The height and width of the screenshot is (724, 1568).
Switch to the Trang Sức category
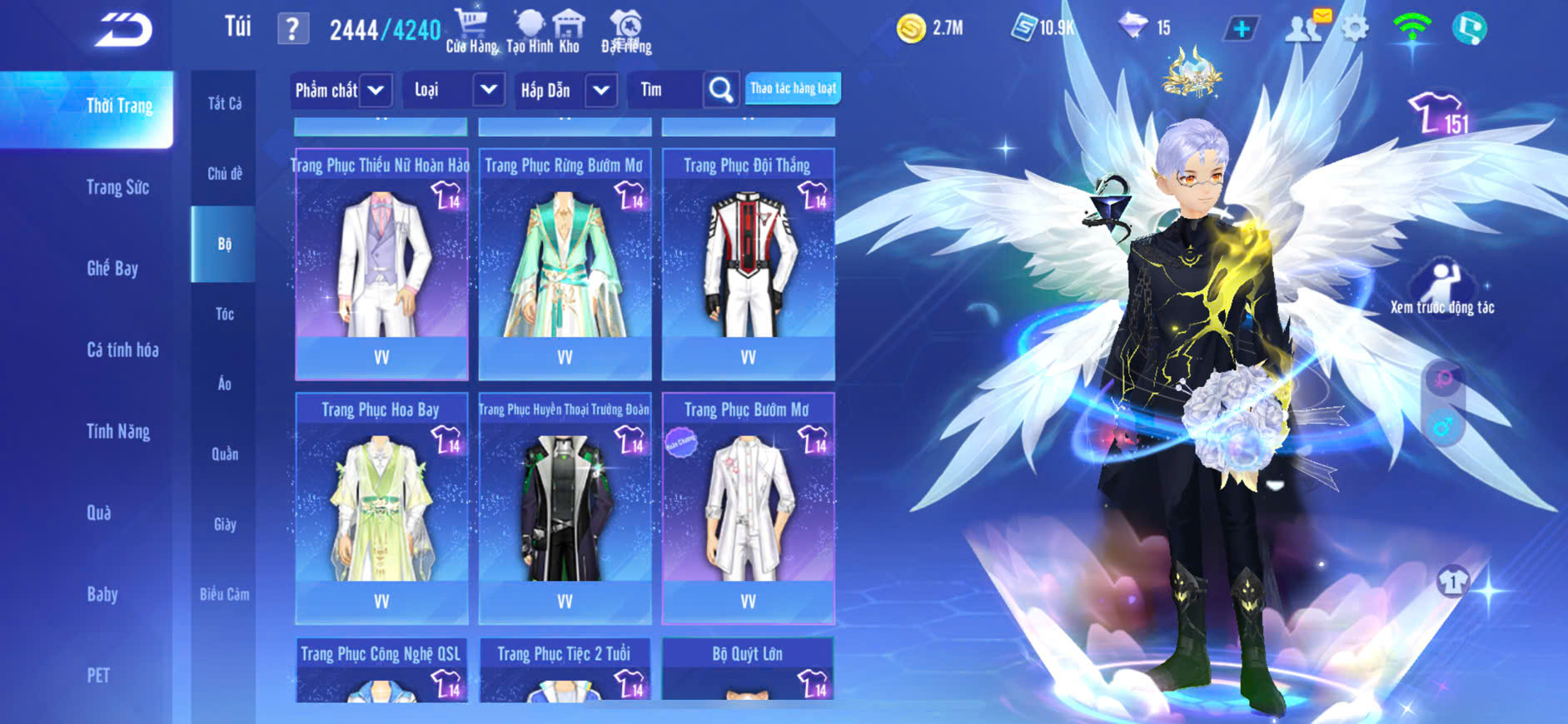point(117,187)
